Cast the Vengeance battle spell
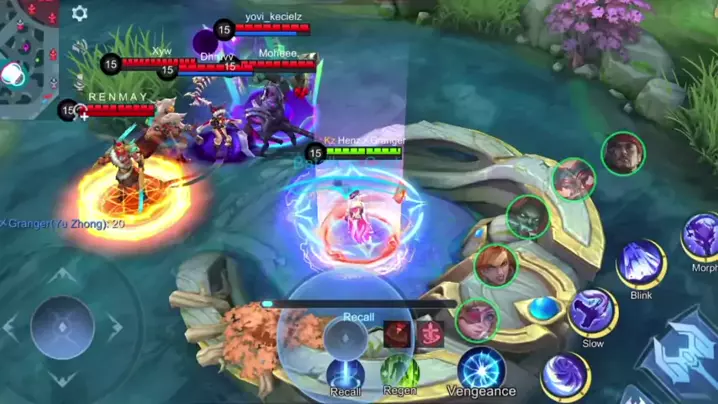718x404 pixels. coord(481,367)
